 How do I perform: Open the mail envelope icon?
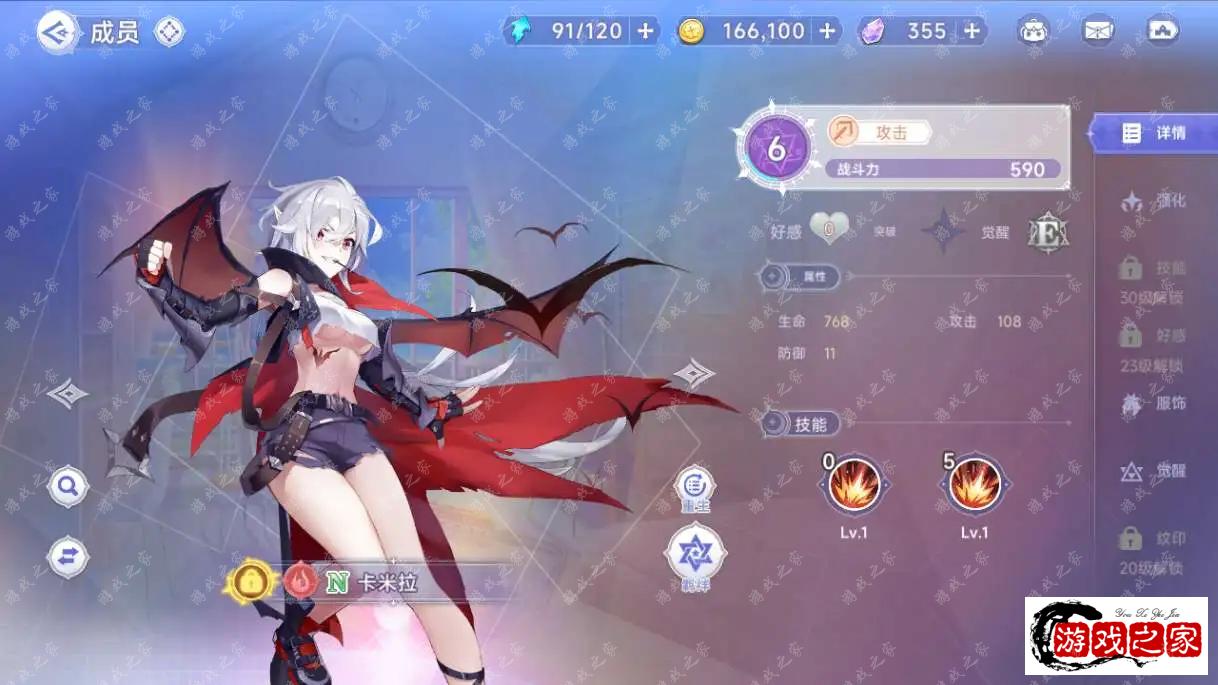(x=1098, y=31)
